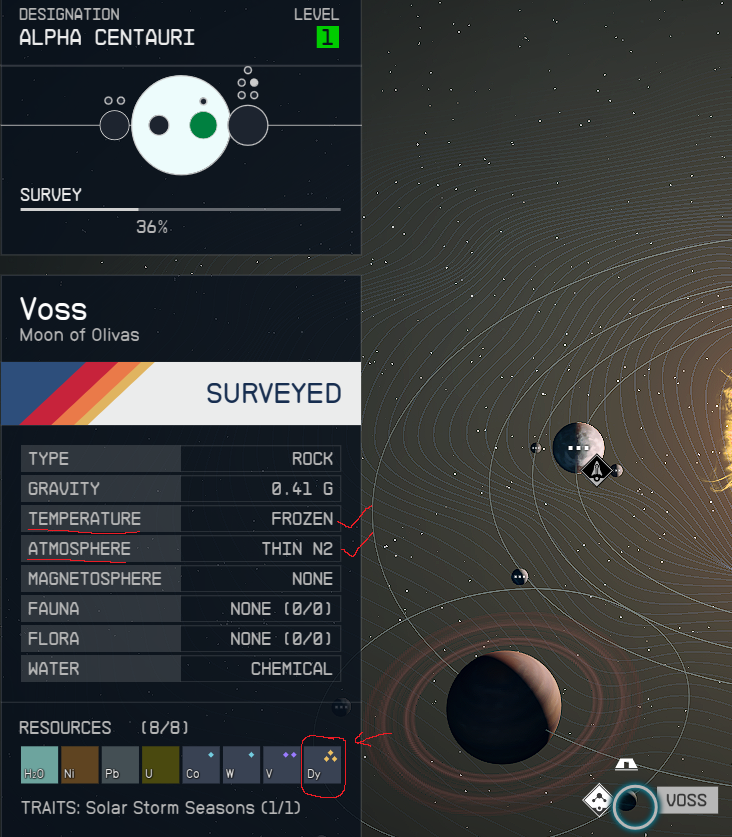The height and width of the screenshot is (837, 732).
Task: Click the Co cobalt resource tile
Action: (x=201, y=764)
